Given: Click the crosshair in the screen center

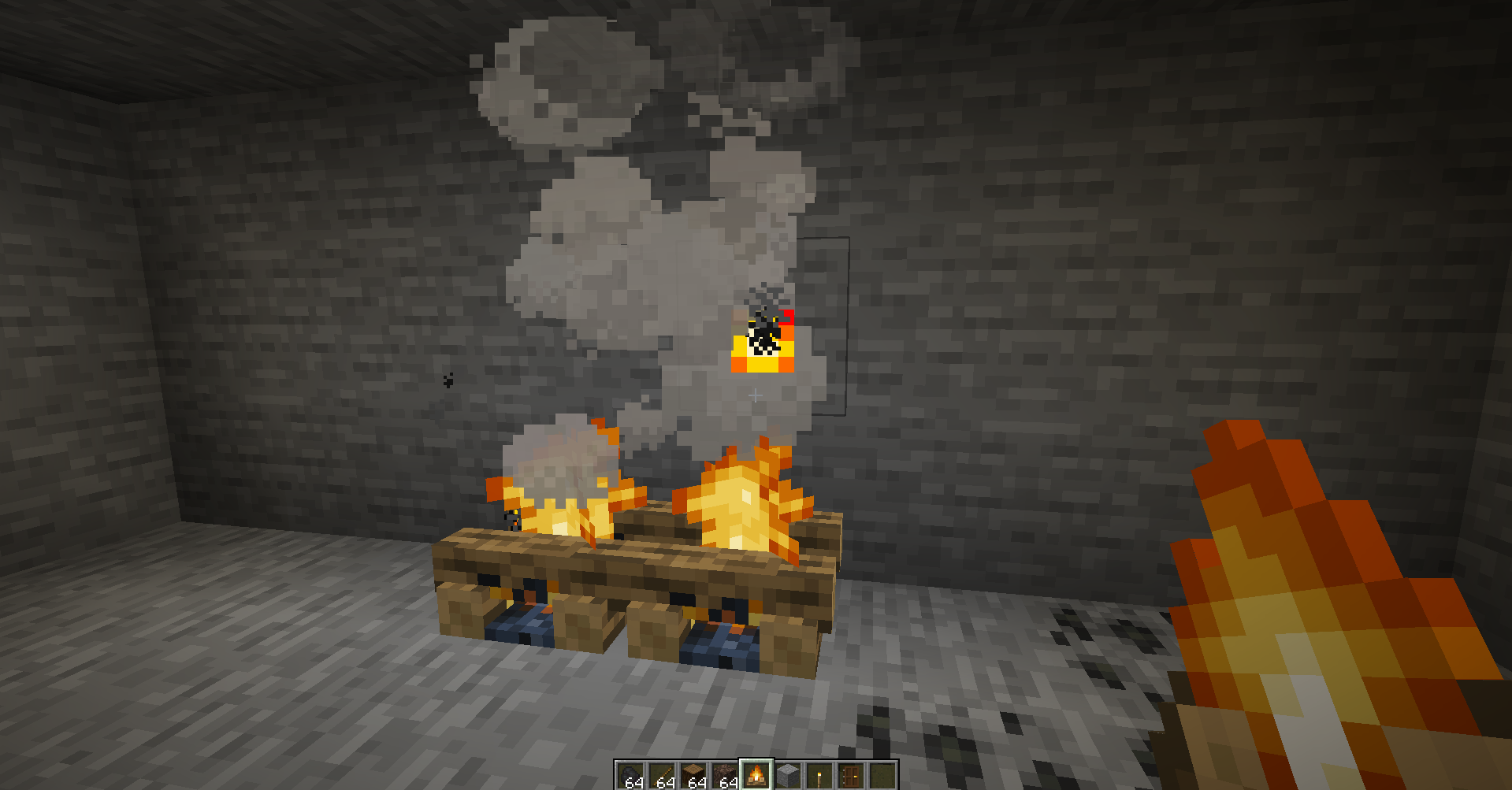Looking at the screenshot, I should click(x=754, y=395).
